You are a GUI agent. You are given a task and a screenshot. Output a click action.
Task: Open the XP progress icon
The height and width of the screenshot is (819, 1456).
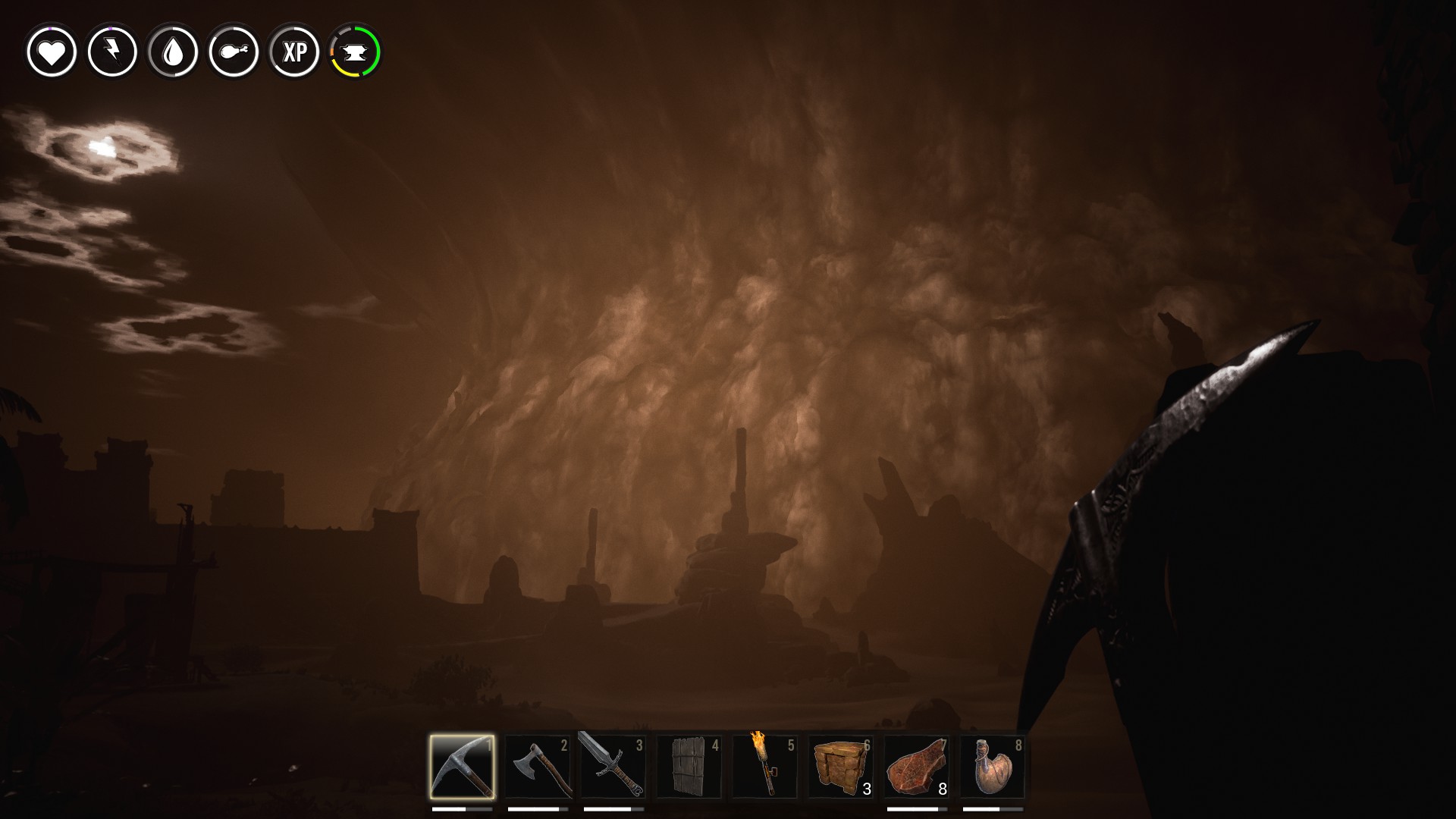[x=294, y=52]
